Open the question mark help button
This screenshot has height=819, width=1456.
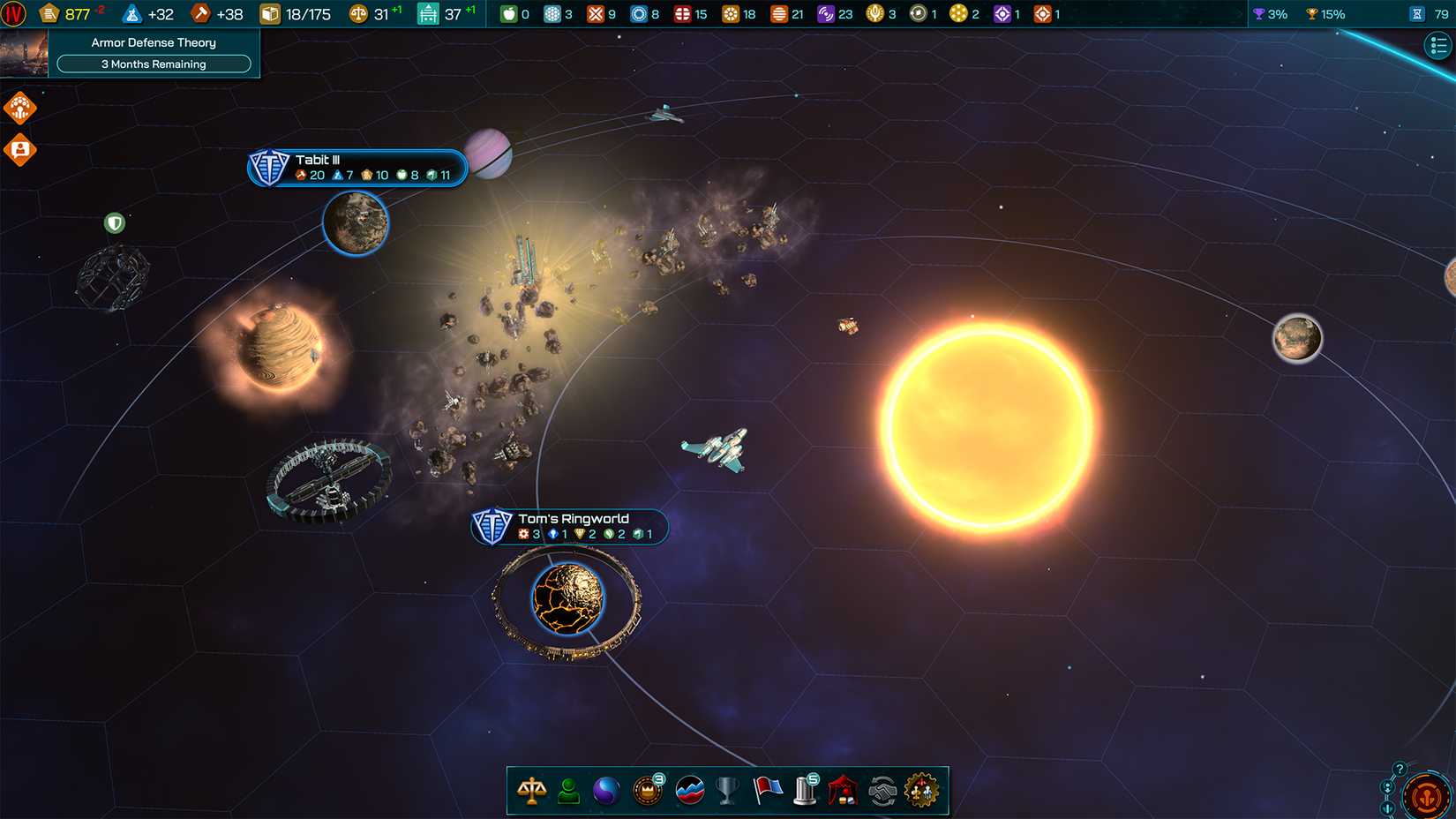pyautogui.click(x=1400, y=769)
